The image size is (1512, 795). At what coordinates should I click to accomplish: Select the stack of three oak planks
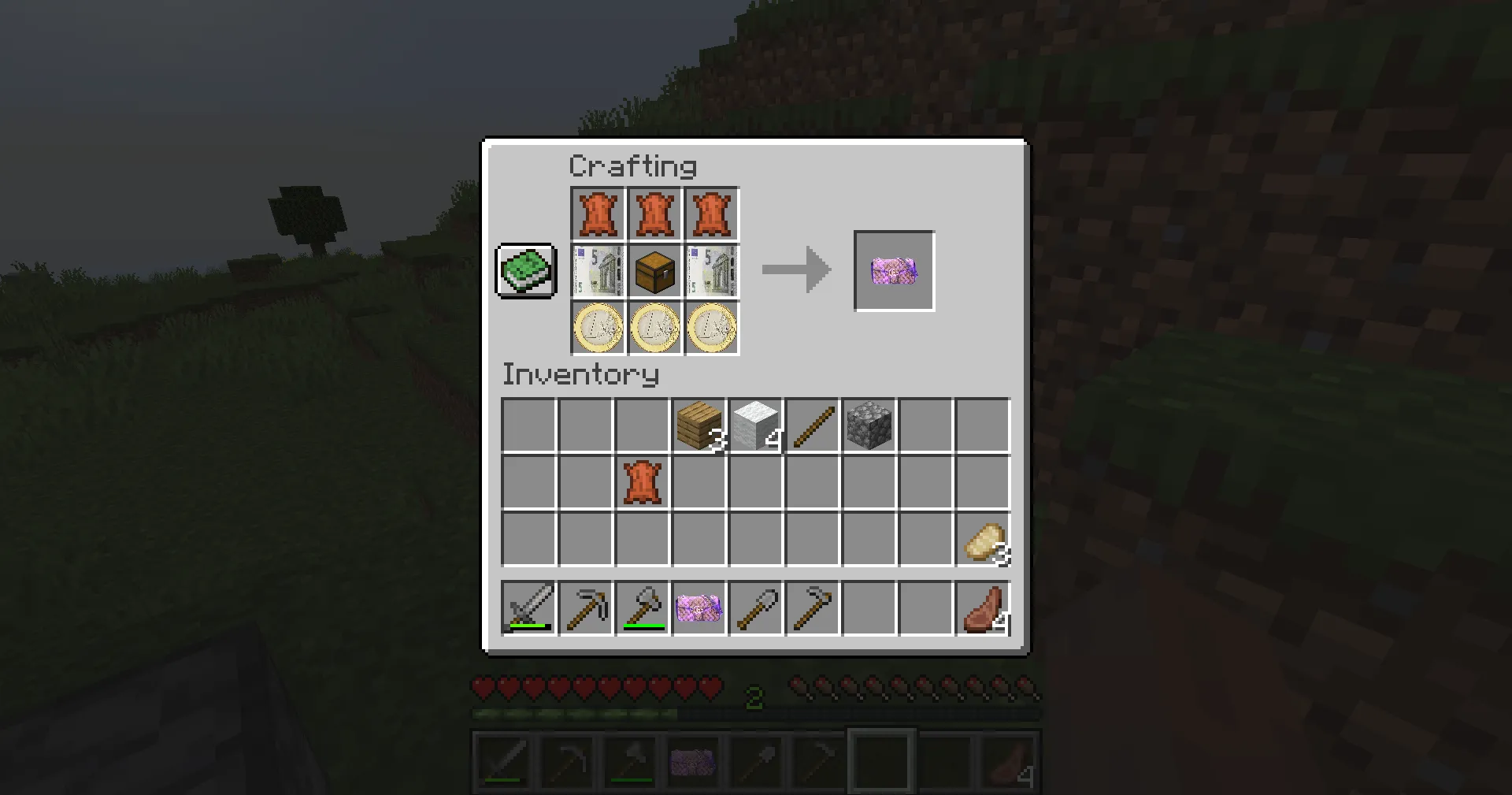699,425
